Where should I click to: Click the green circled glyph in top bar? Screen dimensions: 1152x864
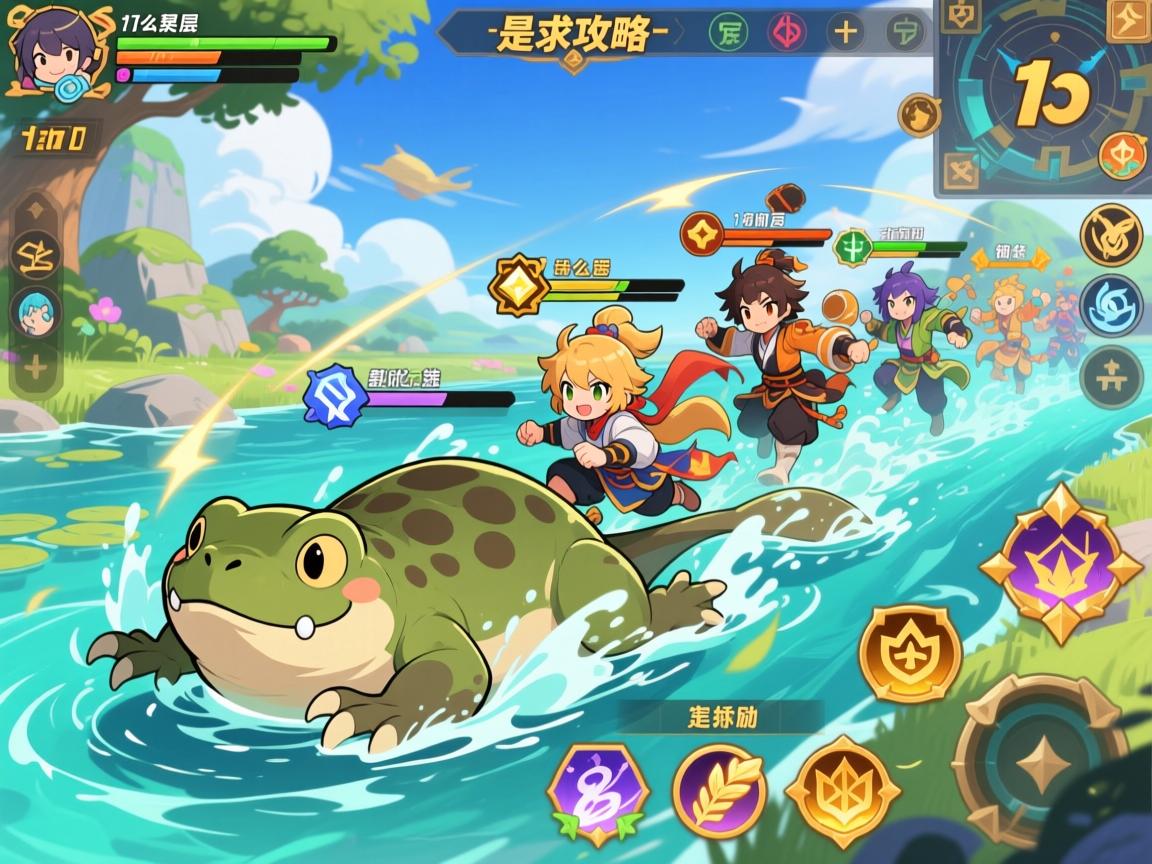728,32
